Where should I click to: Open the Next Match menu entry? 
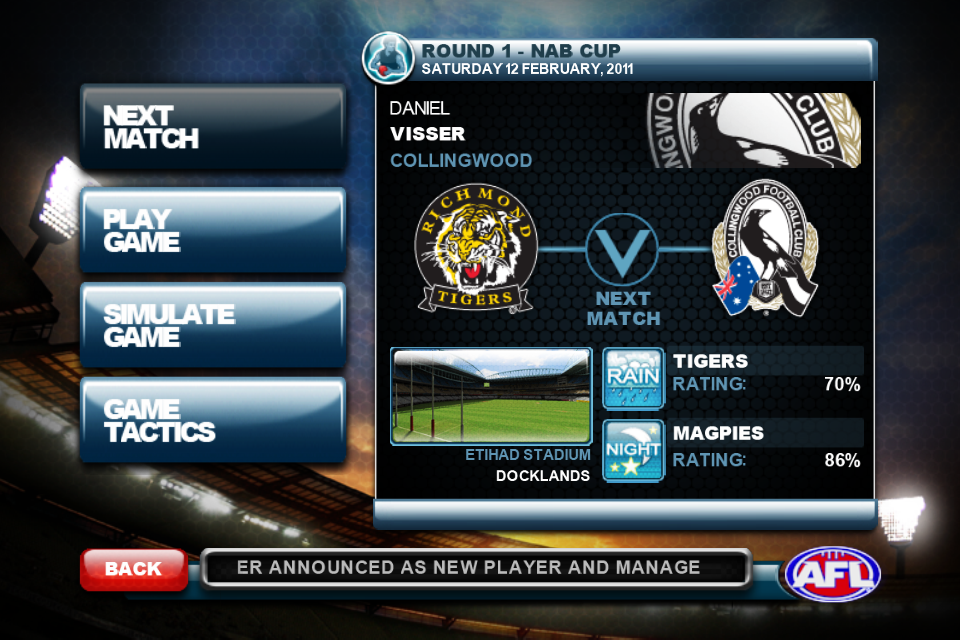212,128
